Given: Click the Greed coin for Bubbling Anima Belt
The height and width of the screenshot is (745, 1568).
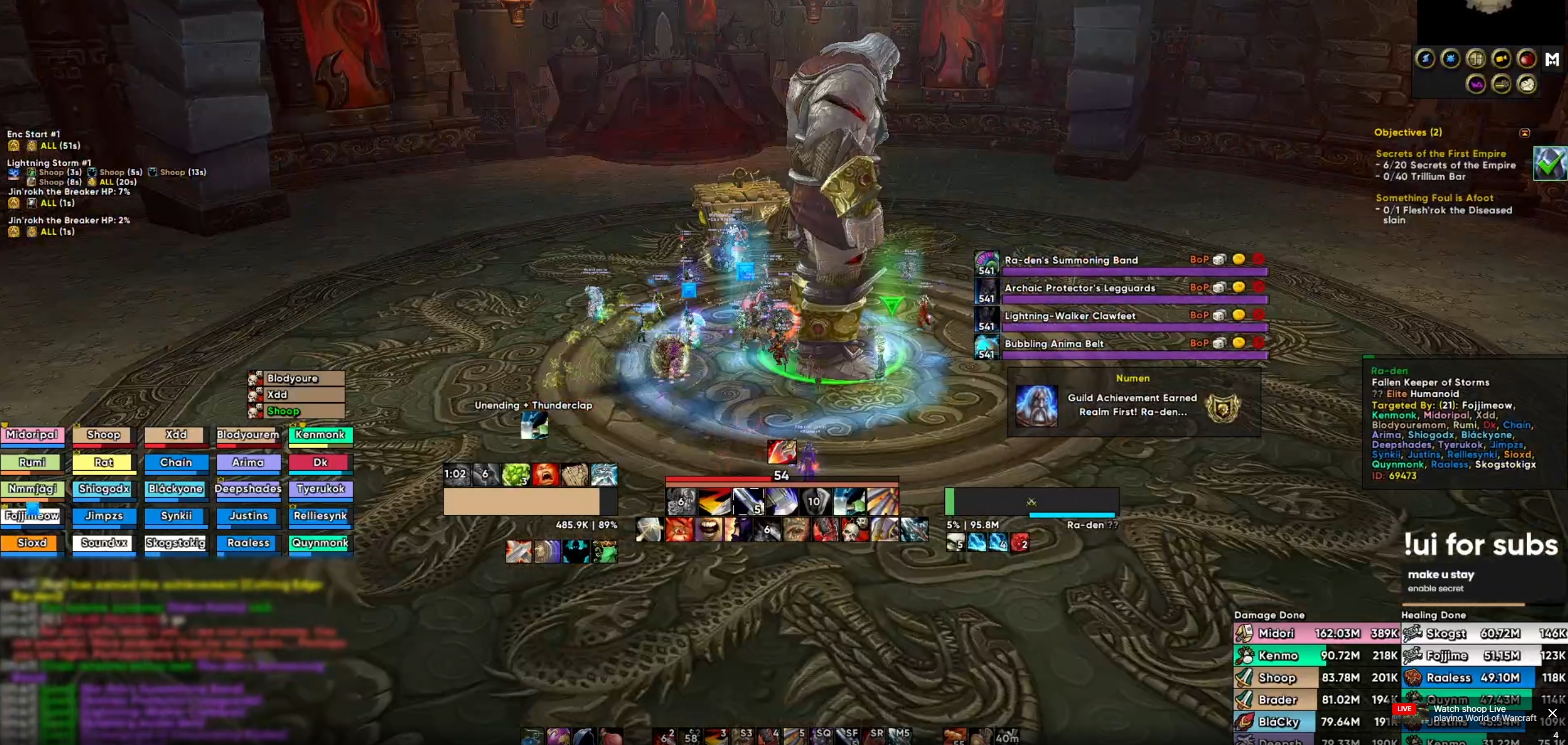Looking at the screenshot, I should tap(1238, 344).
